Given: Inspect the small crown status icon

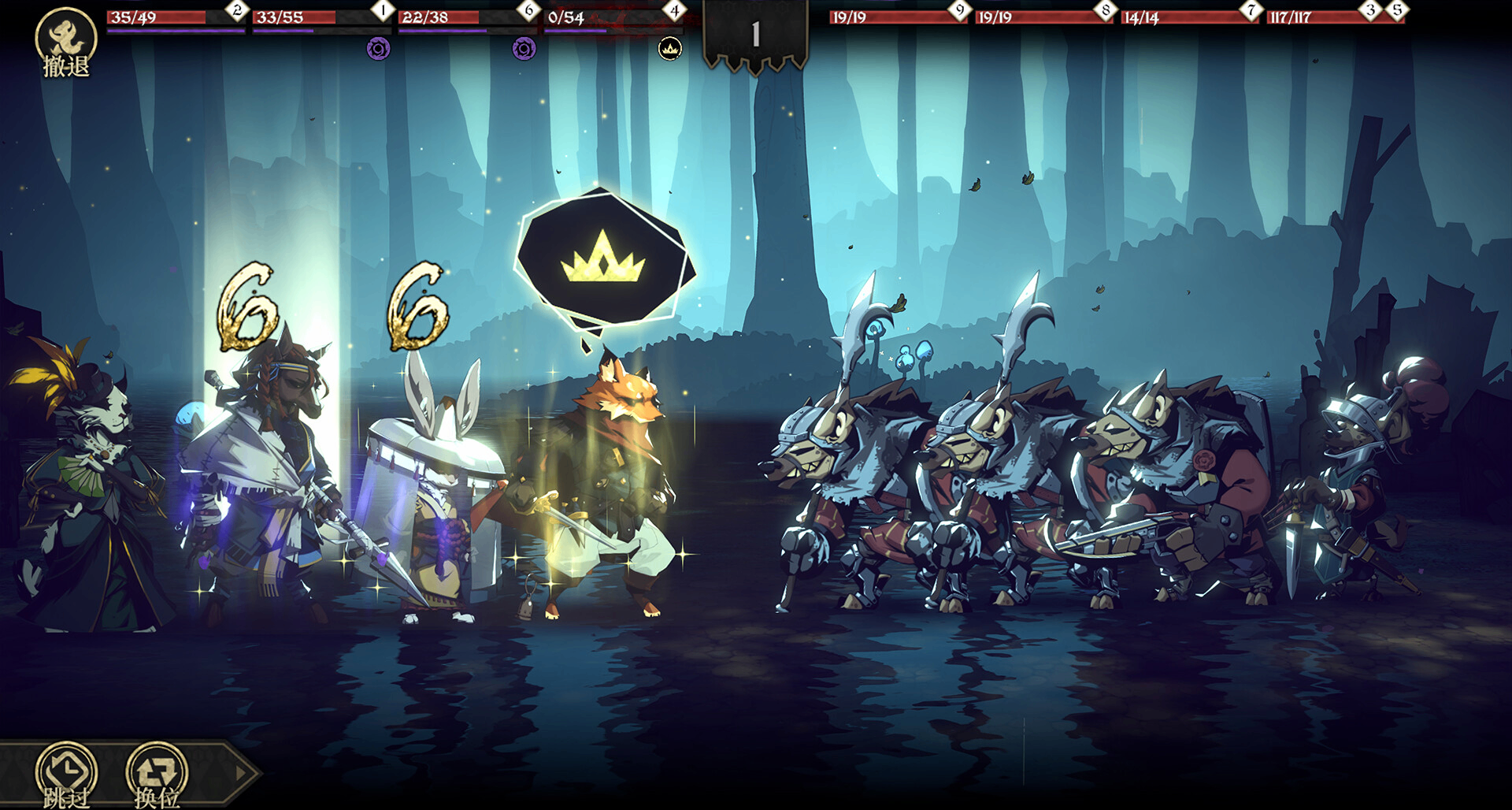Looking at the screenshot, I should click(x=670, y=50).
